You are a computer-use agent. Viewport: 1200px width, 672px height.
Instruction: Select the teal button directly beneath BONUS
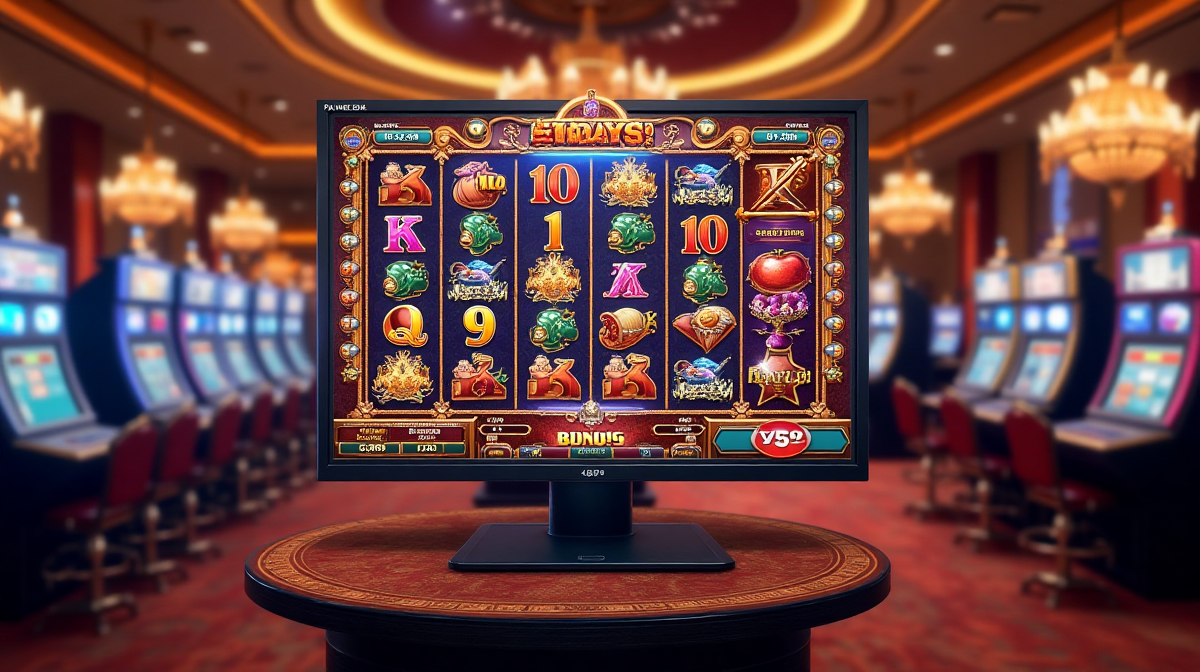coord(590,452)
